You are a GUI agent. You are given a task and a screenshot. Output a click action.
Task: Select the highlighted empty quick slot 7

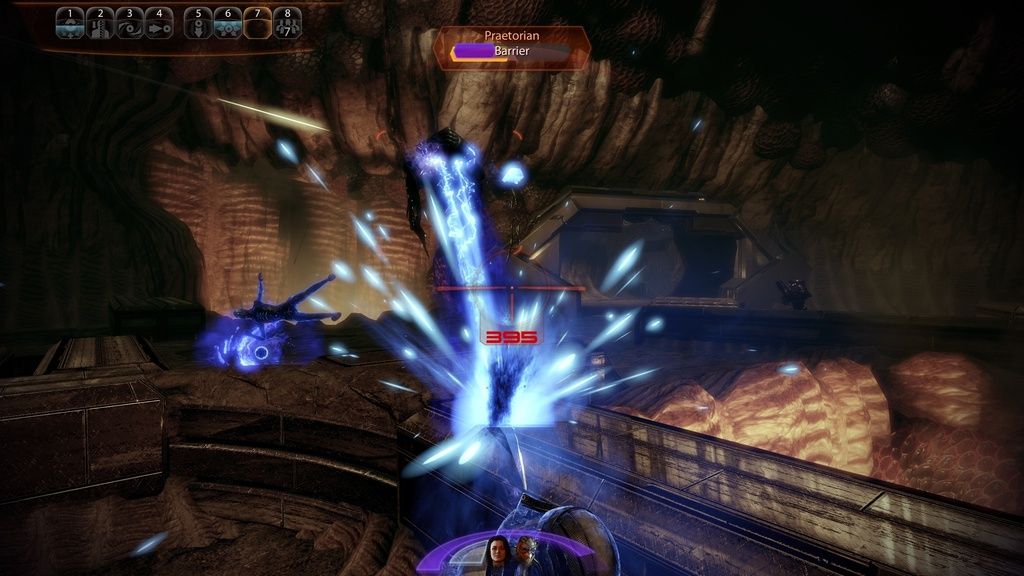pyautogui.click(x=258, y=23)
